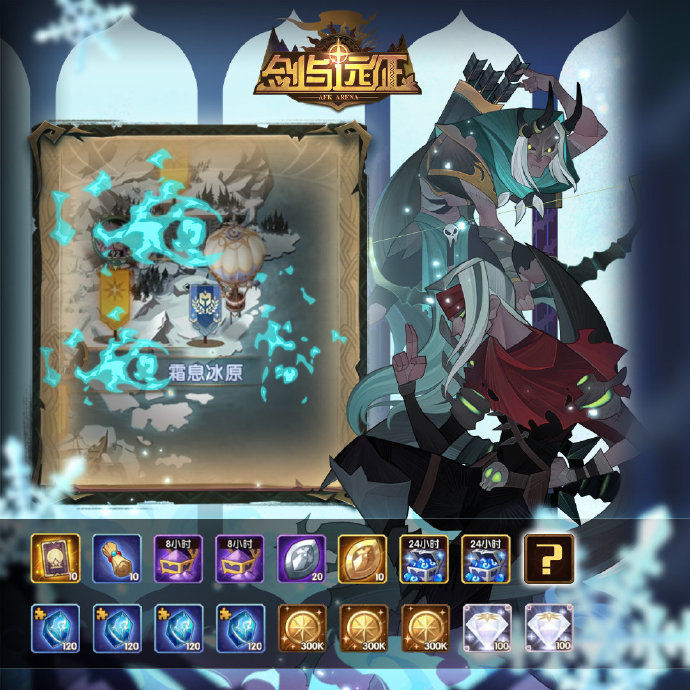Open the yellow question mark mystery reward

(x=550, y=557)
